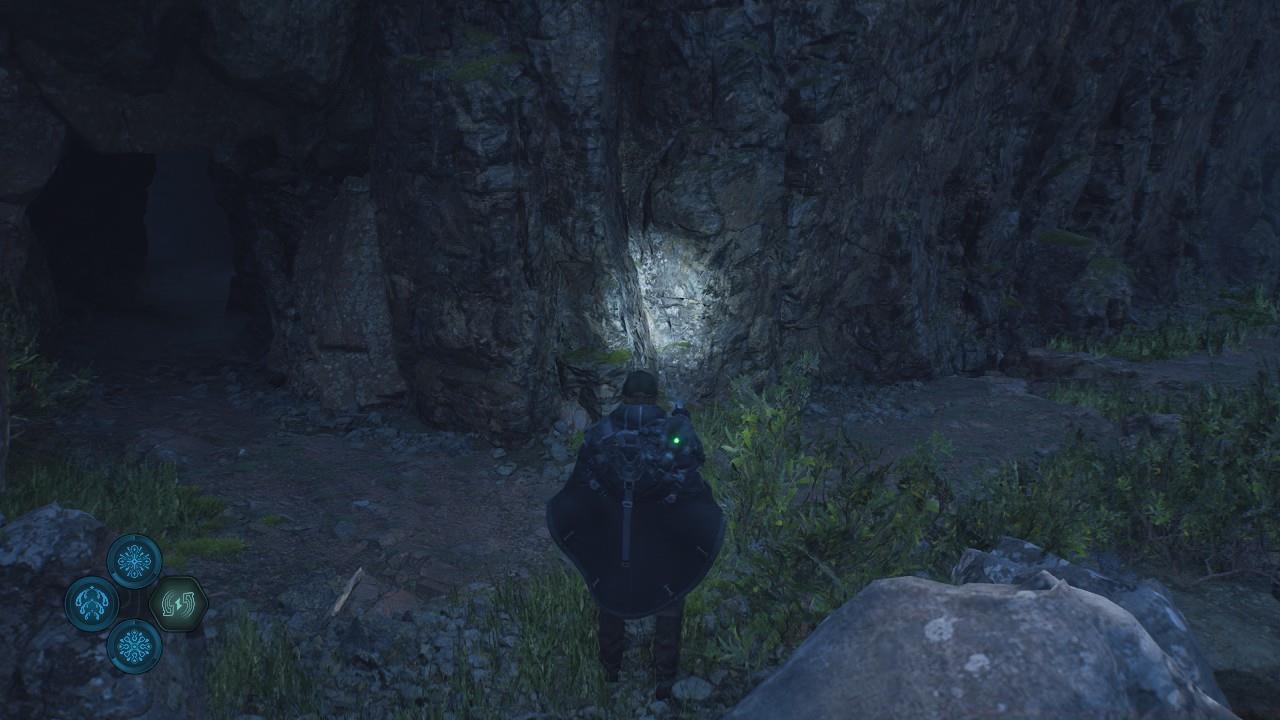
Task: Click the character's dark hat
Action: (641, 385)
